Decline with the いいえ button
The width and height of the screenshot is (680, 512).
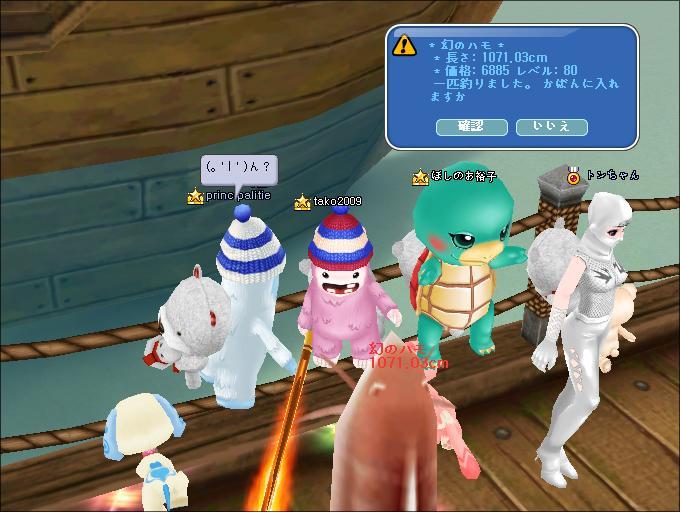coord(551,127)
